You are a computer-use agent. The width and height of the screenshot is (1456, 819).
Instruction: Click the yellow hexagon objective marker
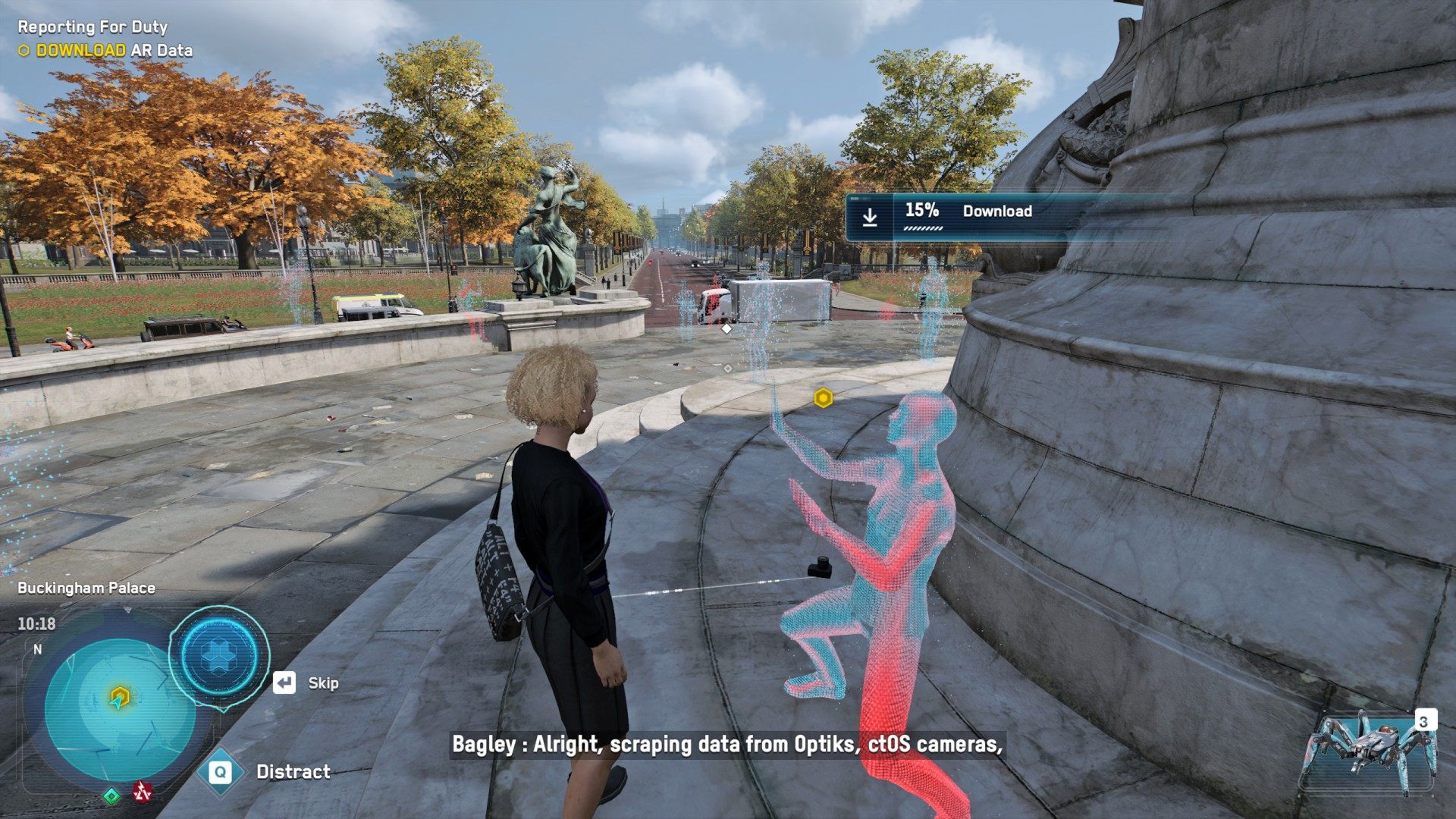[x=823, y=397]
